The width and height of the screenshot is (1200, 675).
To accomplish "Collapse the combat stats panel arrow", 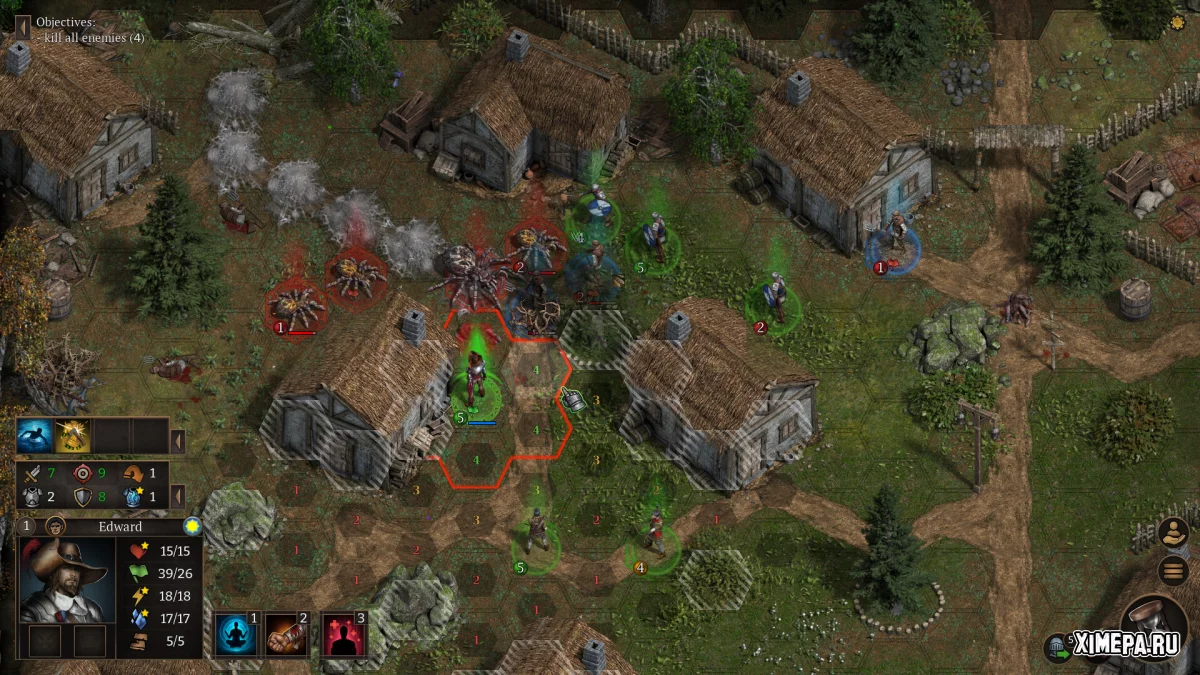I will [177, 495].
